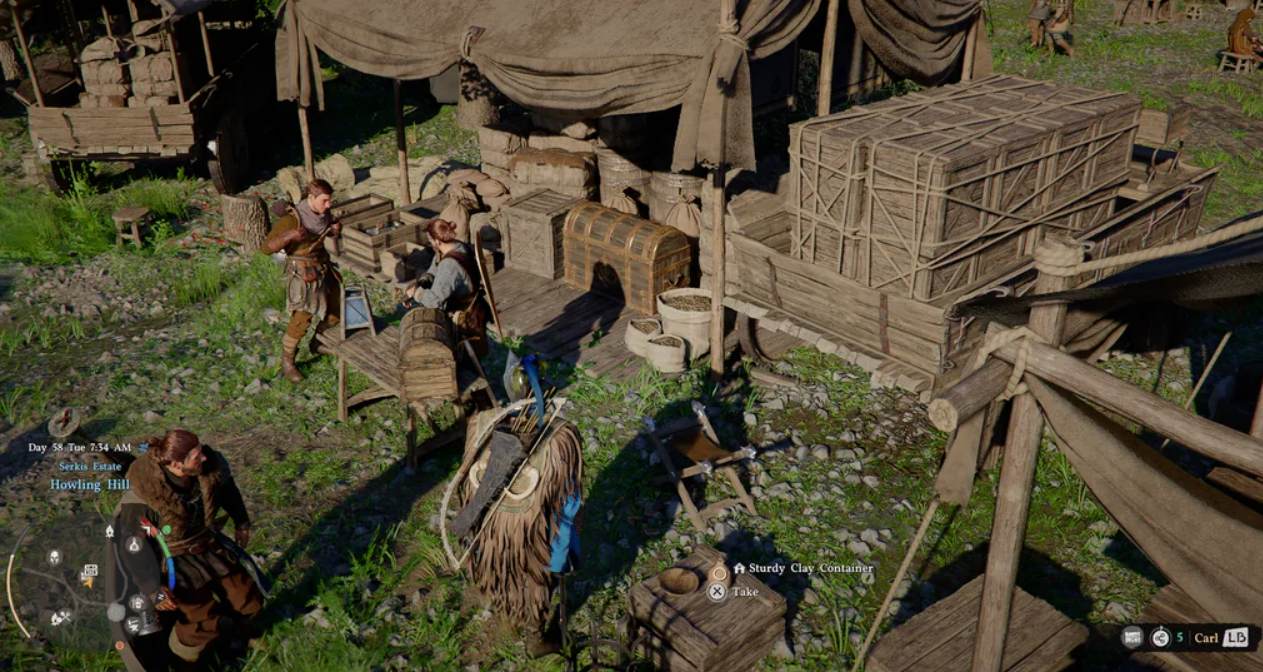Click the crossed tools marker on the minimap
This screenshot has height=672, width=1263.
pos(60,618)
